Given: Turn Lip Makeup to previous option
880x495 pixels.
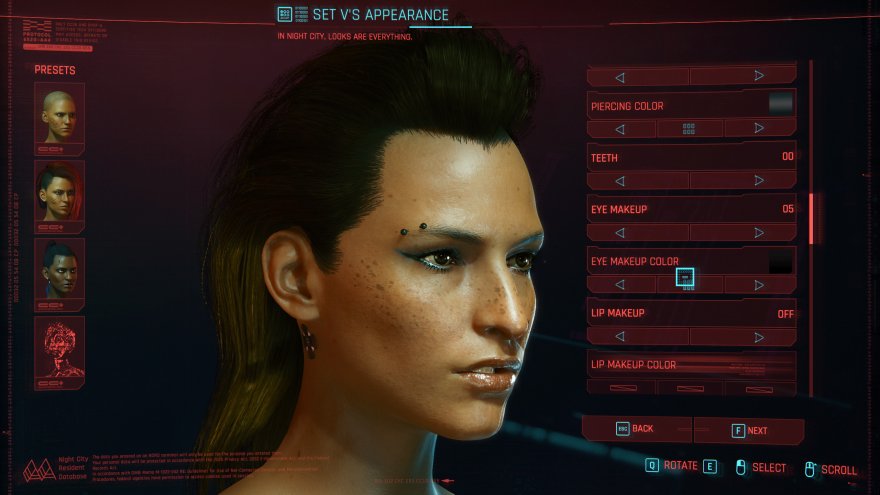Looking at the screenshot, I should click(x=620, y=337).
